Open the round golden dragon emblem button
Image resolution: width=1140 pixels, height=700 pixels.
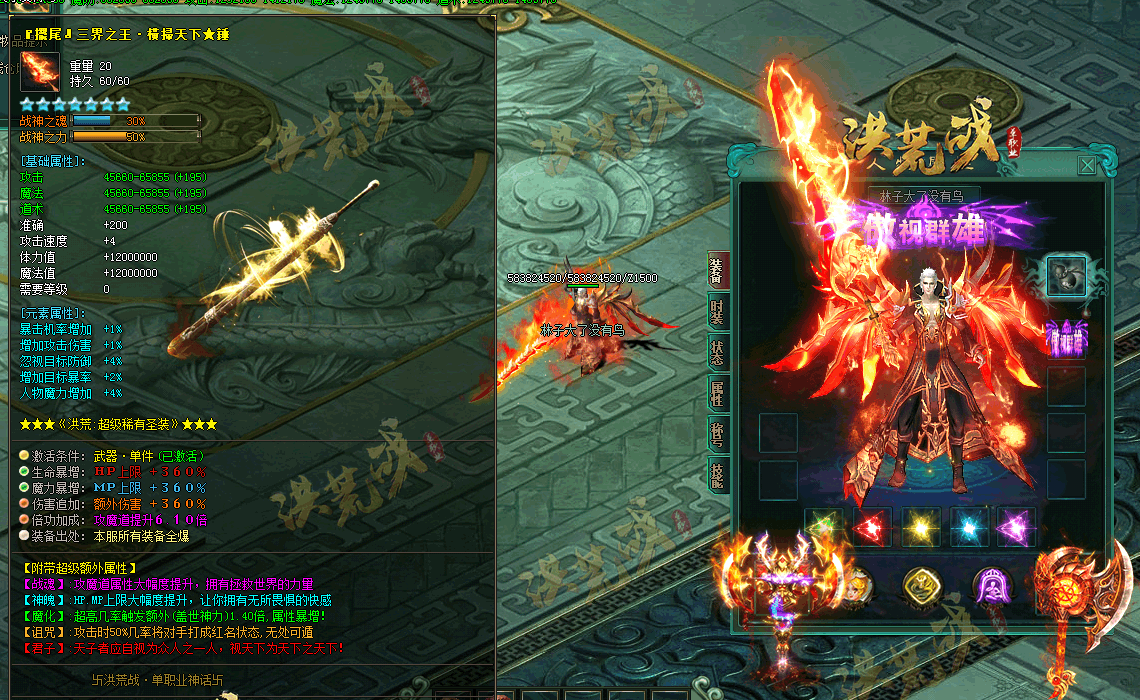(x=923, y=587)
